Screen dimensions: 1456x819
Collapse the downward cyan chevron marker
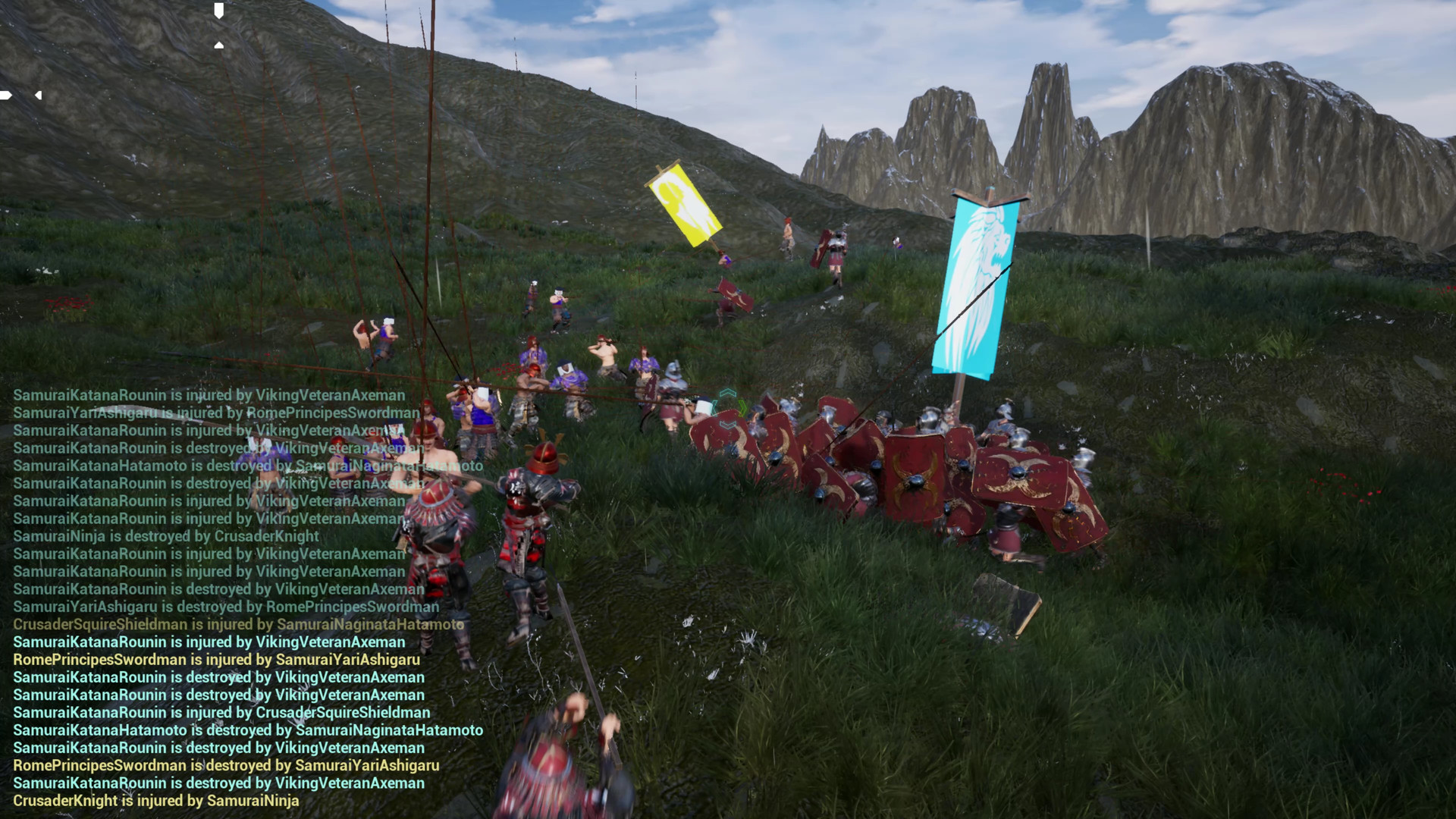click(728, 426)
